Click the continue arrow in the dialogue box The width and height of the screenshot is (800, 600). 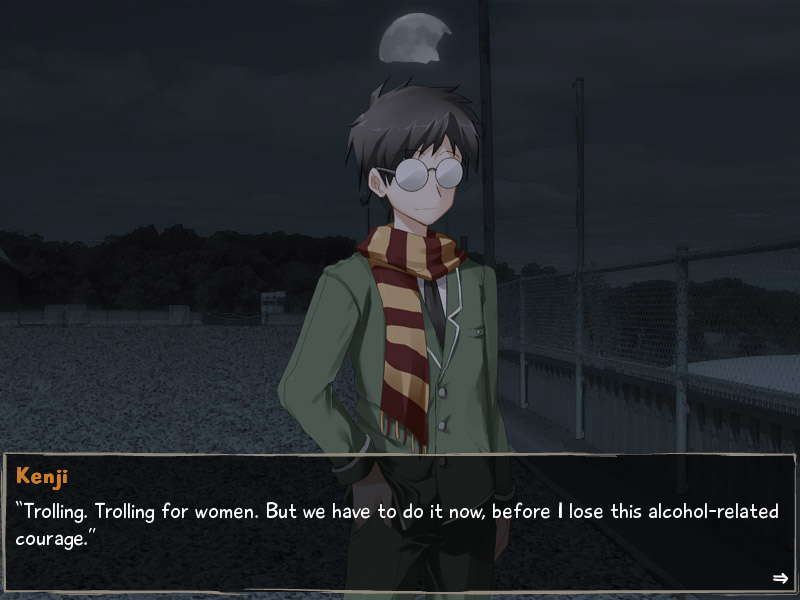point(780,578)
